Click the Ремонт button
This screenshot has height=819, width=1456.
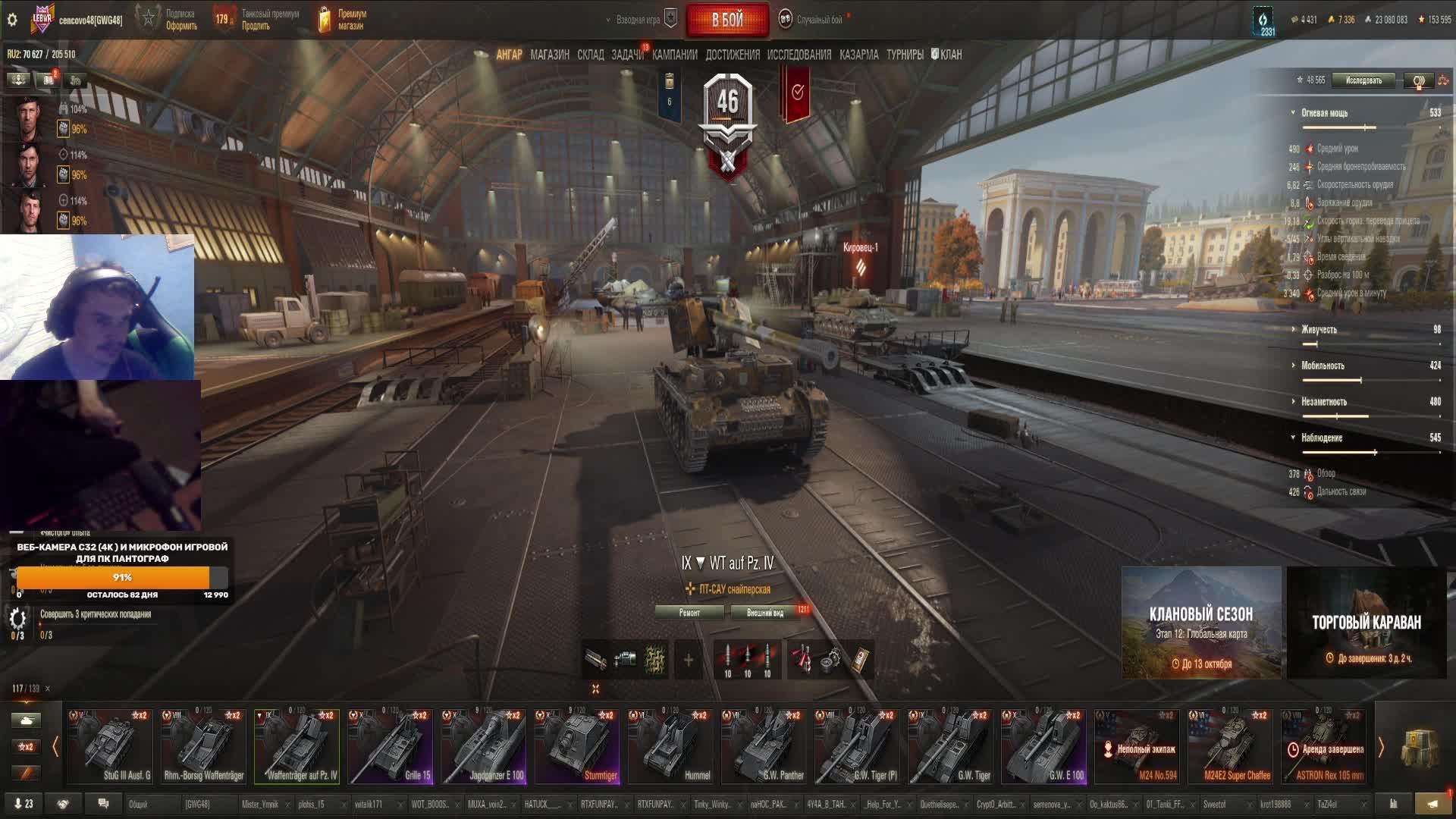click(x=689, y=613)
